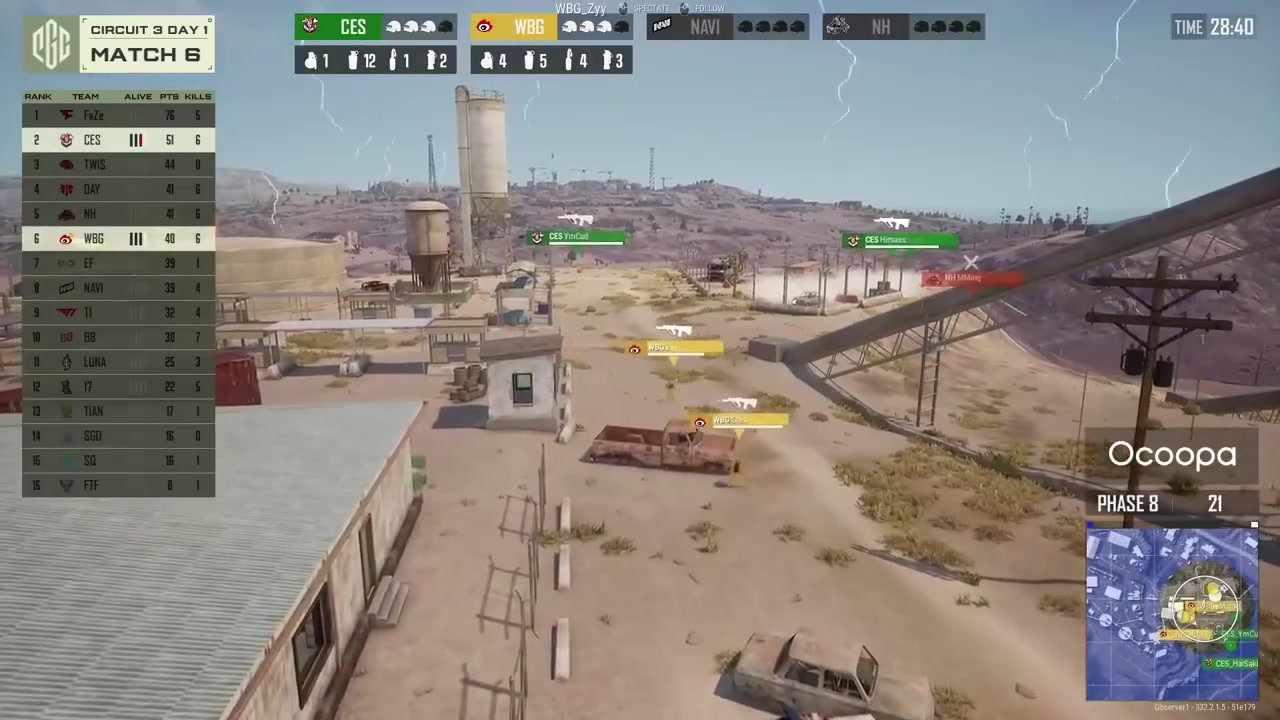Spectate player CES Himass via nameplate
1280x720 pixels.
pos(899,240)
